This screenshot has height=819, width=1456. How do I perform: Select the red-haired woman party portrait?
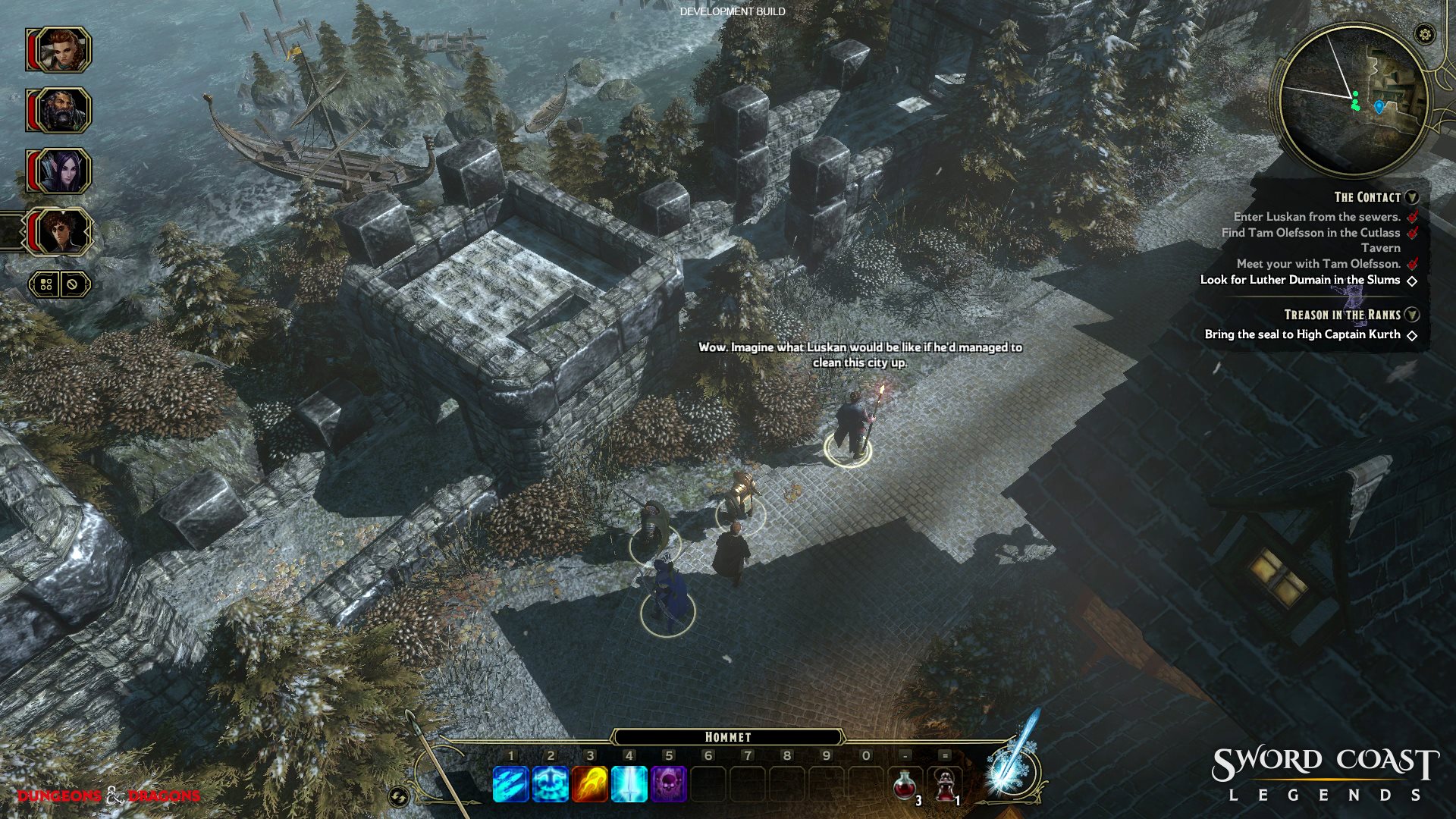click(x=61, y=50)
